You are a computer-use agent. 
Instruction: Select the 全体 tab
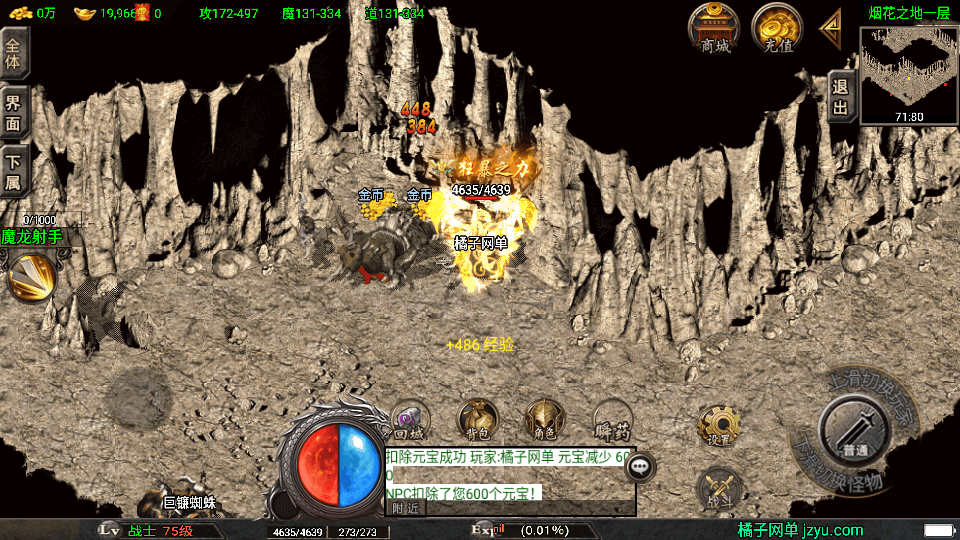click(x=14, y=50)
